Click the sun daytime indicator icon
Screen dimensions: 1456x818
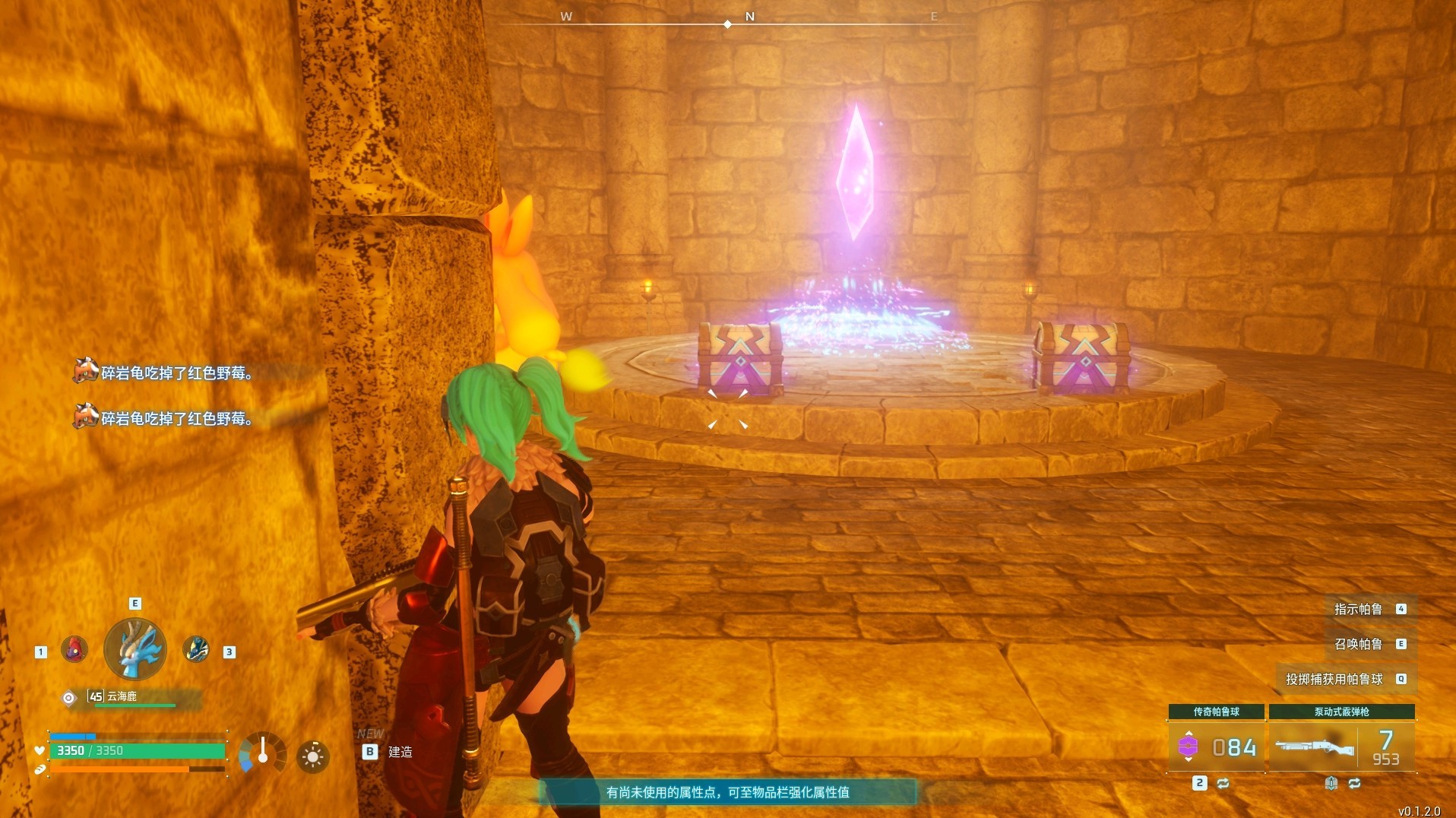[x=312, y=756]
